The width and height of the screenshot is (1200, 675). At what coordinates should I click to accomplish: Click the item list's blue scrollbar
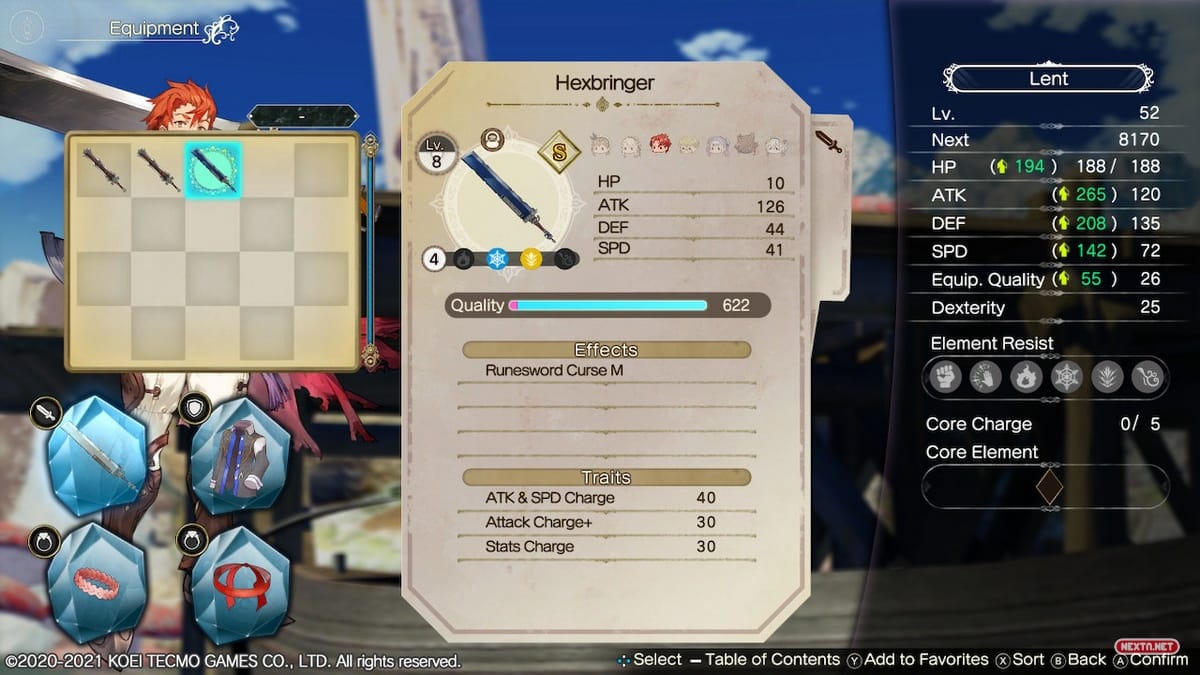371,250
